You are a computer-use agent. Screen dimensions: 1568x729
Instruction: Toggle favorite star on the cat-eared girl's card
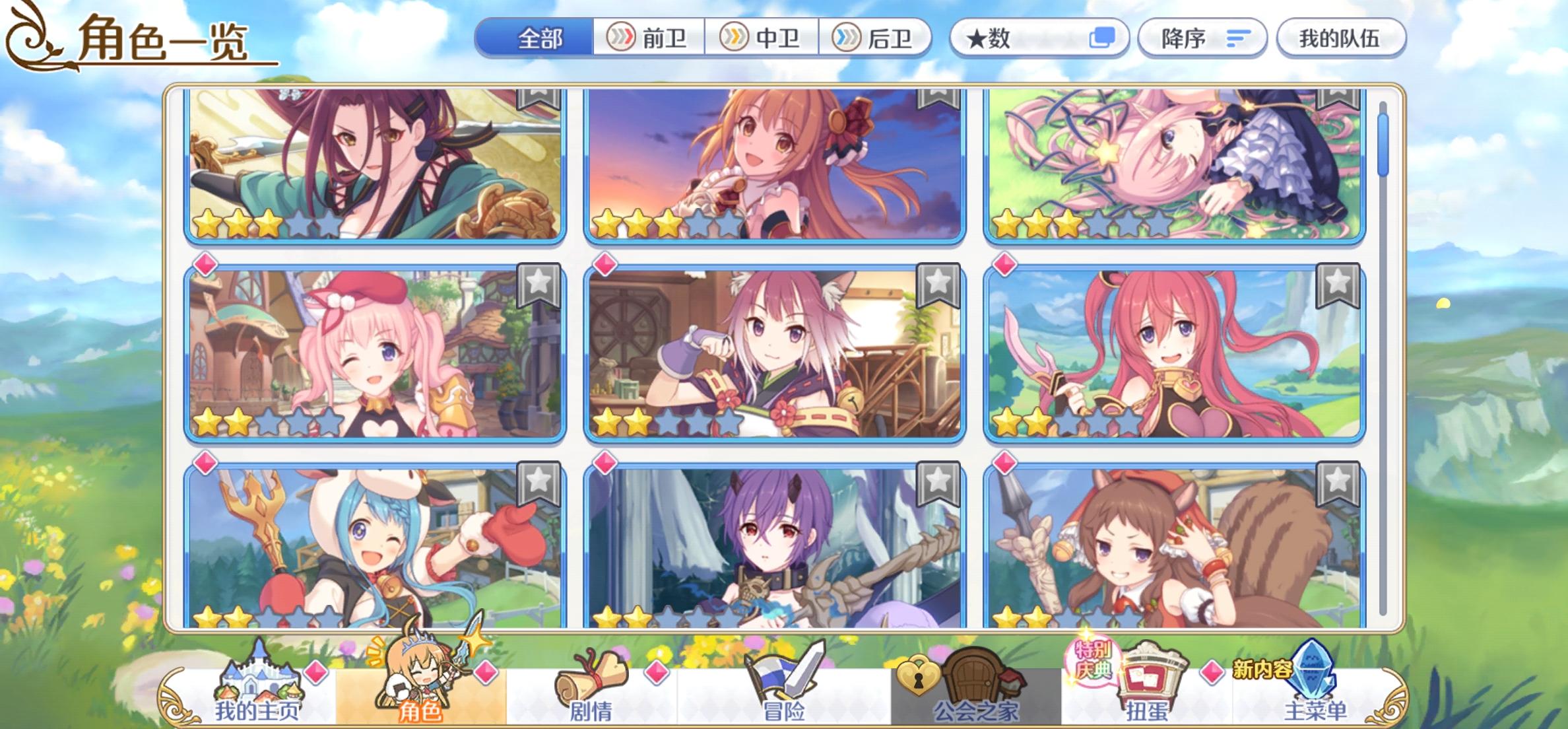click(x=940, y=285)
